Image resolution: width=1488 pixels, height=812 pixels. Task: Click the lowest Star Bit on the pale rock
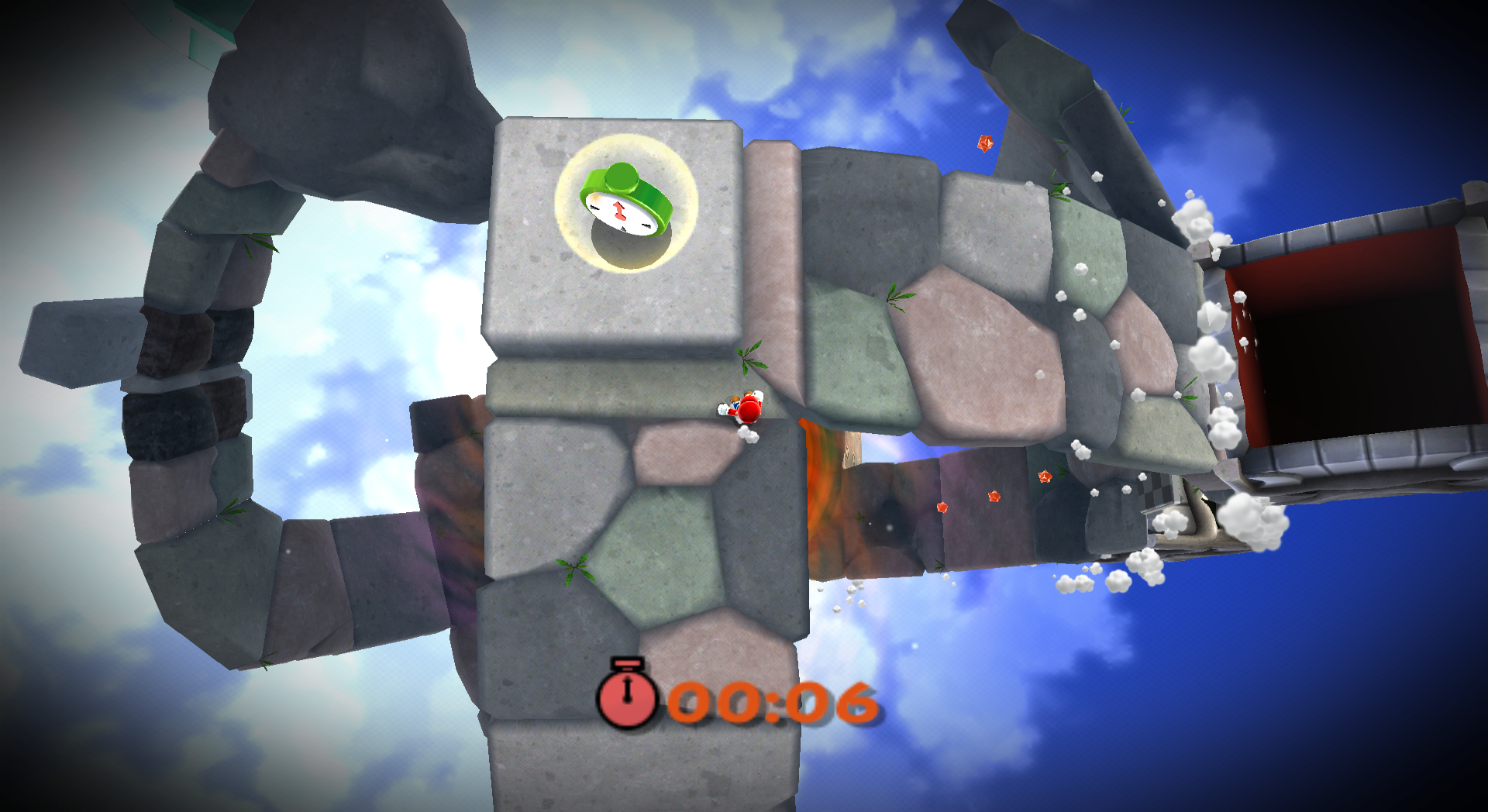point(942,507)
